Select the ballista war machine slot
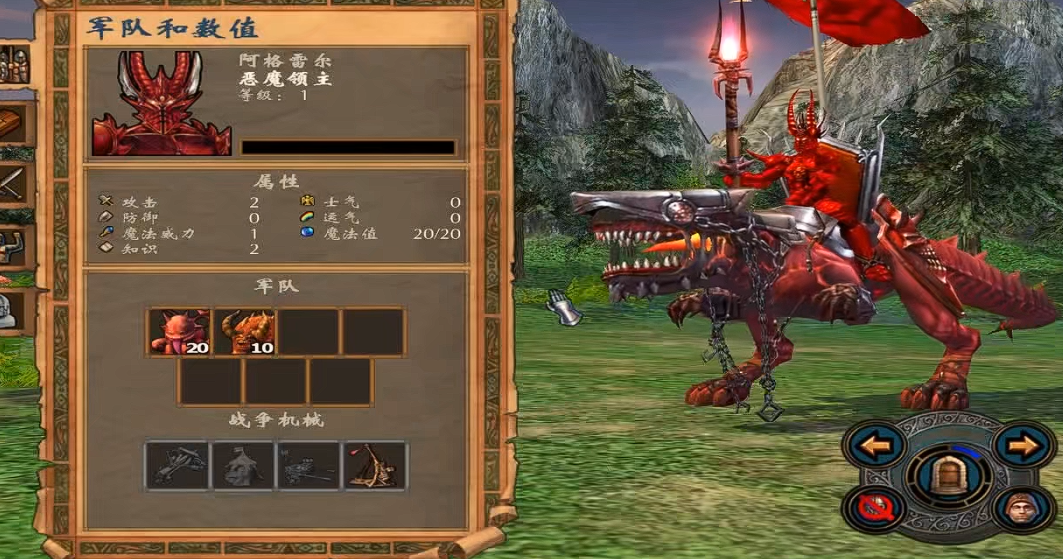The image size is (1063, 559). (179, 466)
